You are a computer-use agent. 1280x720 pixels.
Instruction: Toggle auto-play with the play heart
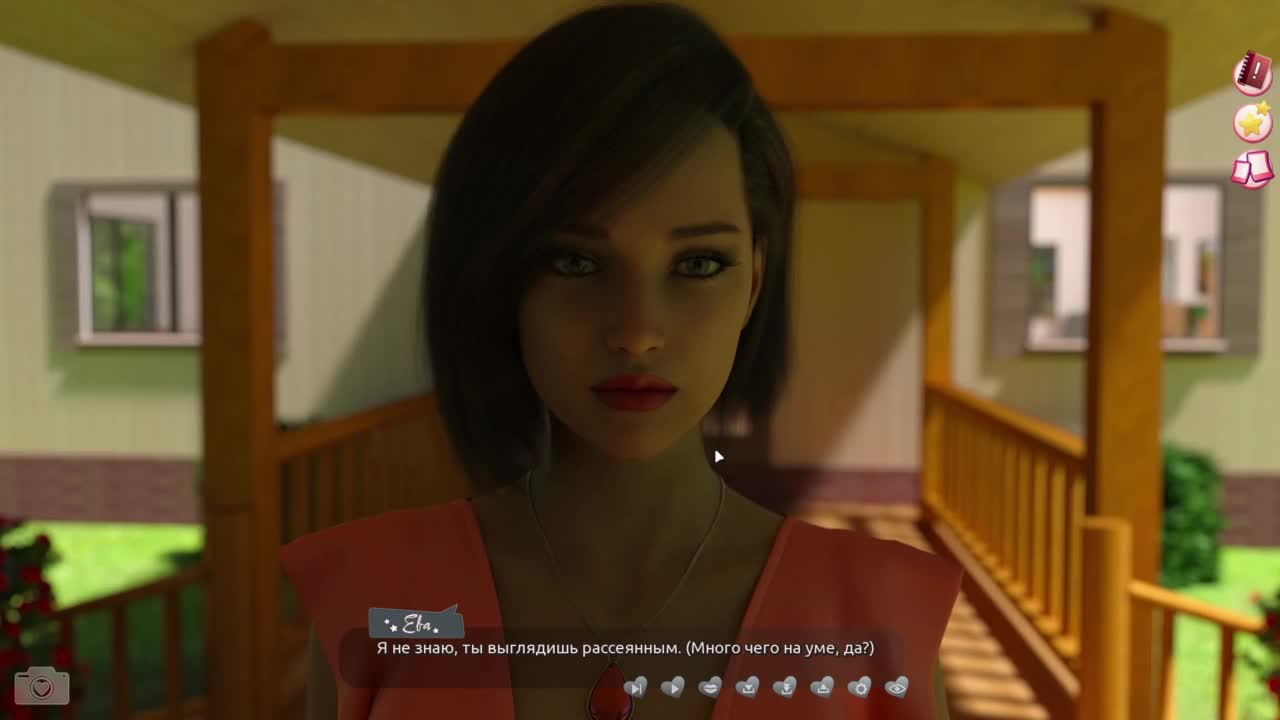click(x=673, y=687)
